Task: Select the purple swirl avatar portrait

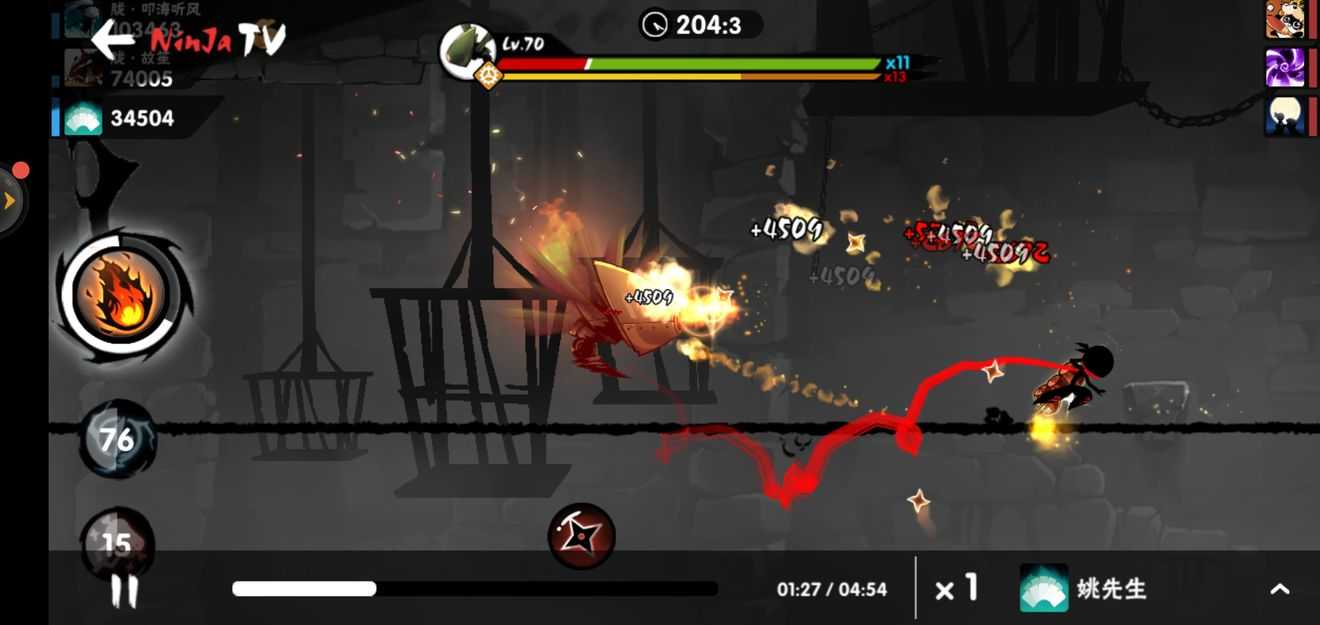Action: pos(1284,68)
